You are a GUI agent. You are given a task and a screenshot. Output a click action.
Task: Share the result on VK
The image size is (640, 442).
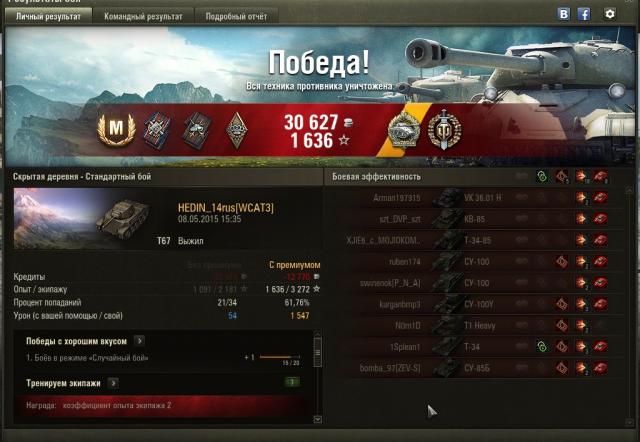[564, 15]
